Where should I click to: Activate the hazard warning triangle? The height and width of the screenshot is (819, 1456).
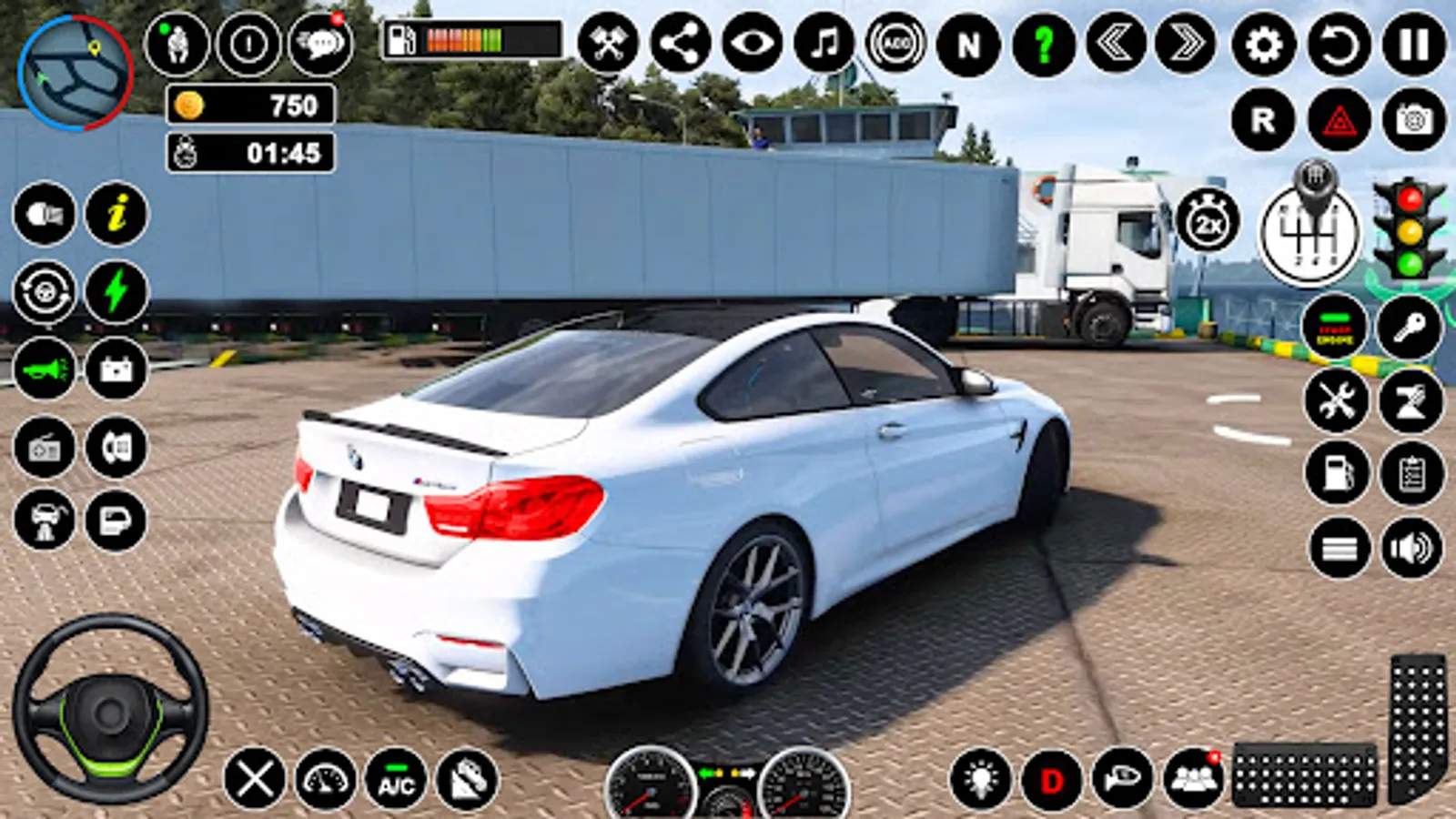pyautogui.click(x=1339, y=120)
